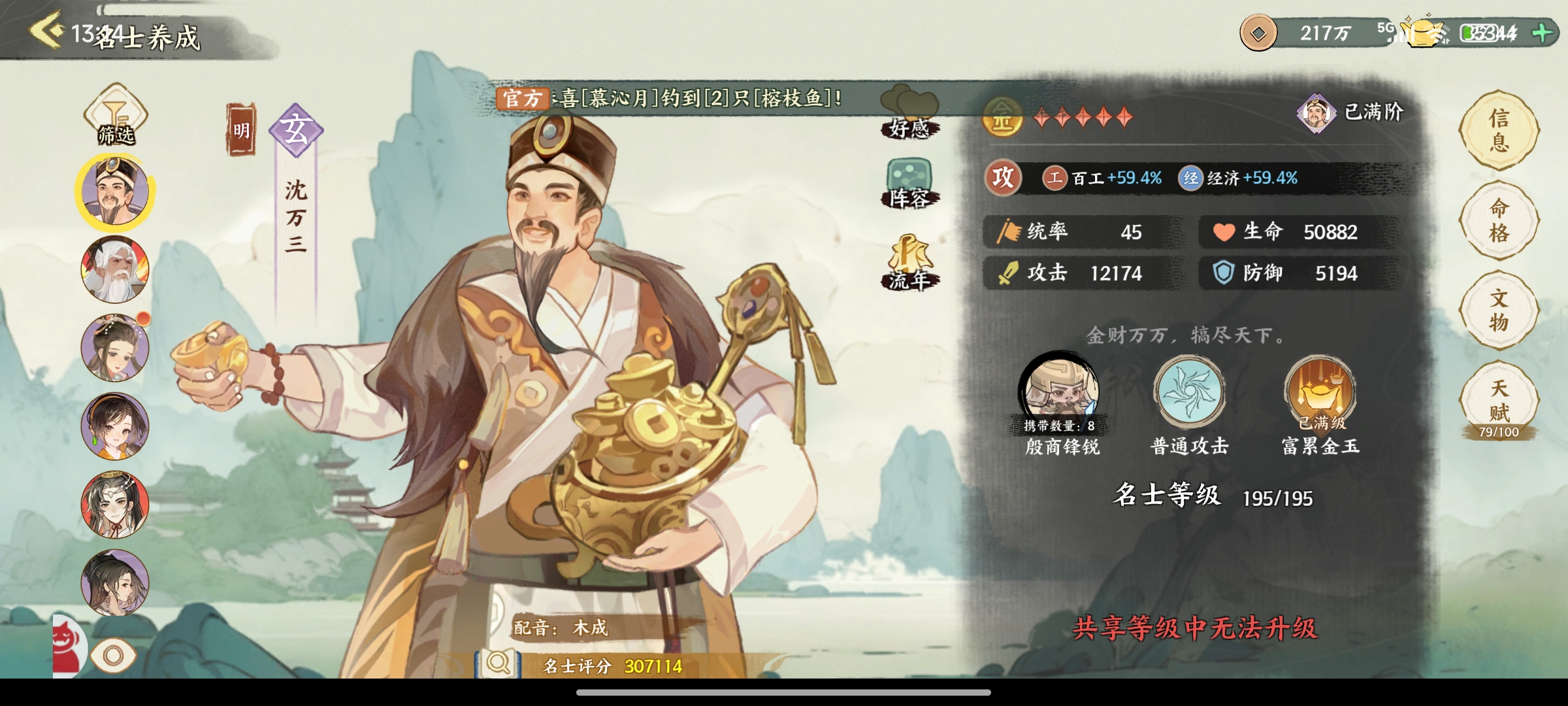The height and width of the screenshot is (706, 1568).
Task: Add more currency with the green plus
Action: pos(1542,33)
